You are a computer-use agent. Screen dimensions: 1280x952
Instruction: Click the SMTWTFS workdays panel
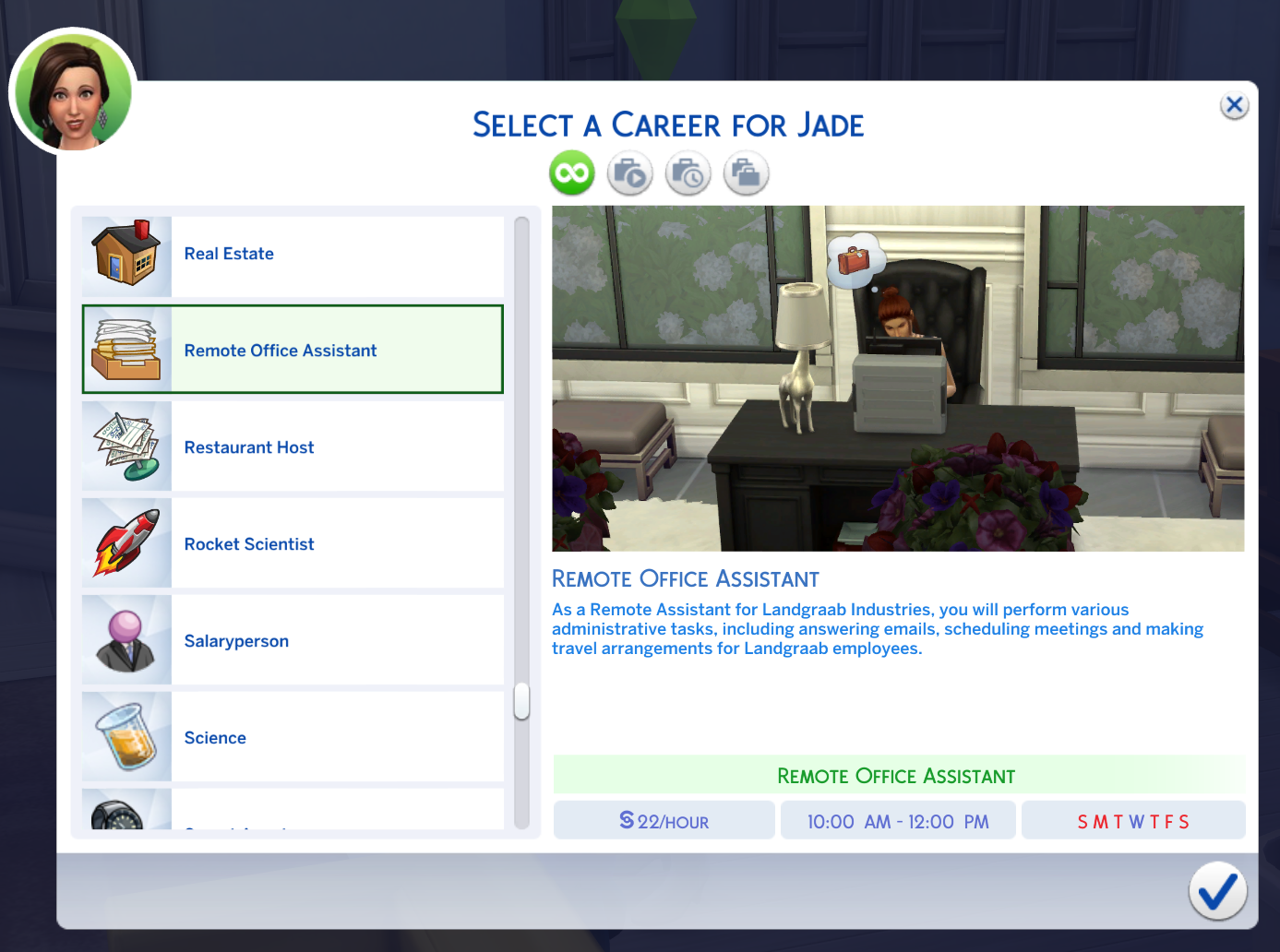(1133, 820)
